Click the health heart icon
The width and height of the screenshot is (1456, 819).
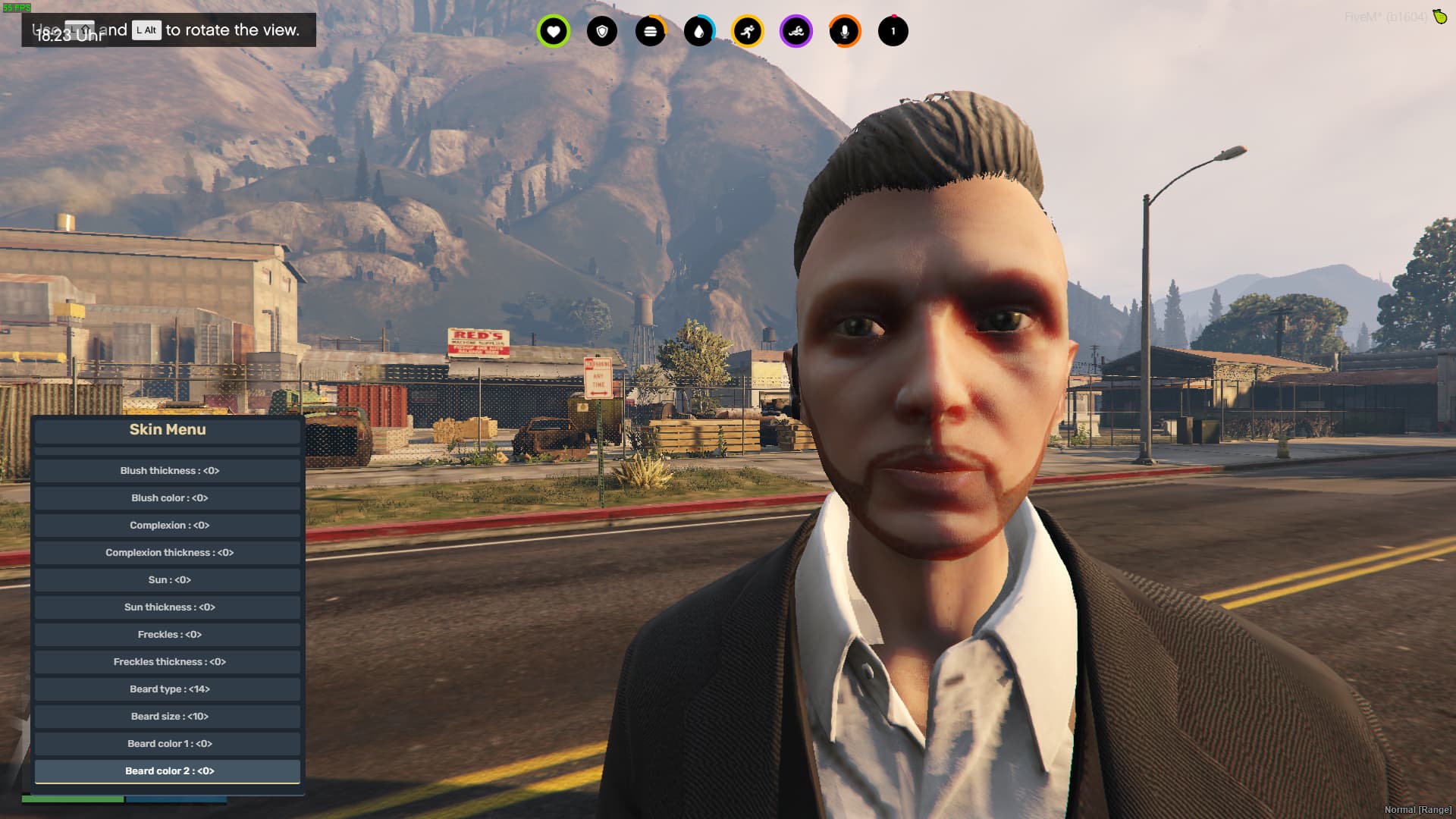tap(553, 31)
